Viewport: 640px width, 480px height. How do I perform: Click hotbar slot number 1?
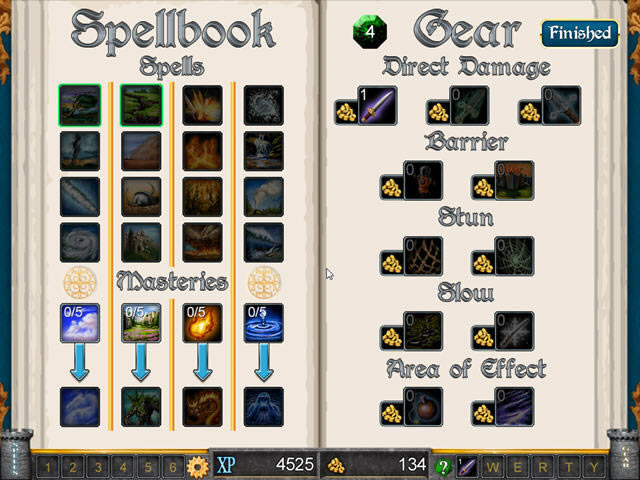click(48, 466)
